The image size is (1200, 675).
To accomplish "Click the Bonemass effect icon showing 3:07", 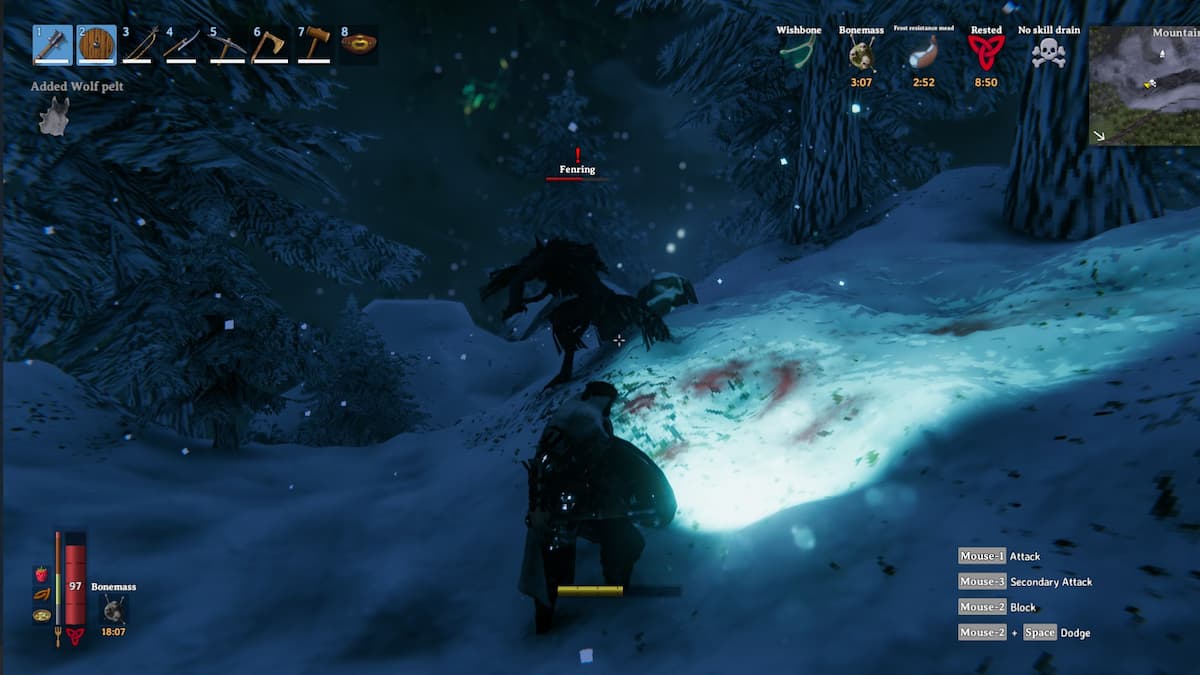I will (861, 54).
